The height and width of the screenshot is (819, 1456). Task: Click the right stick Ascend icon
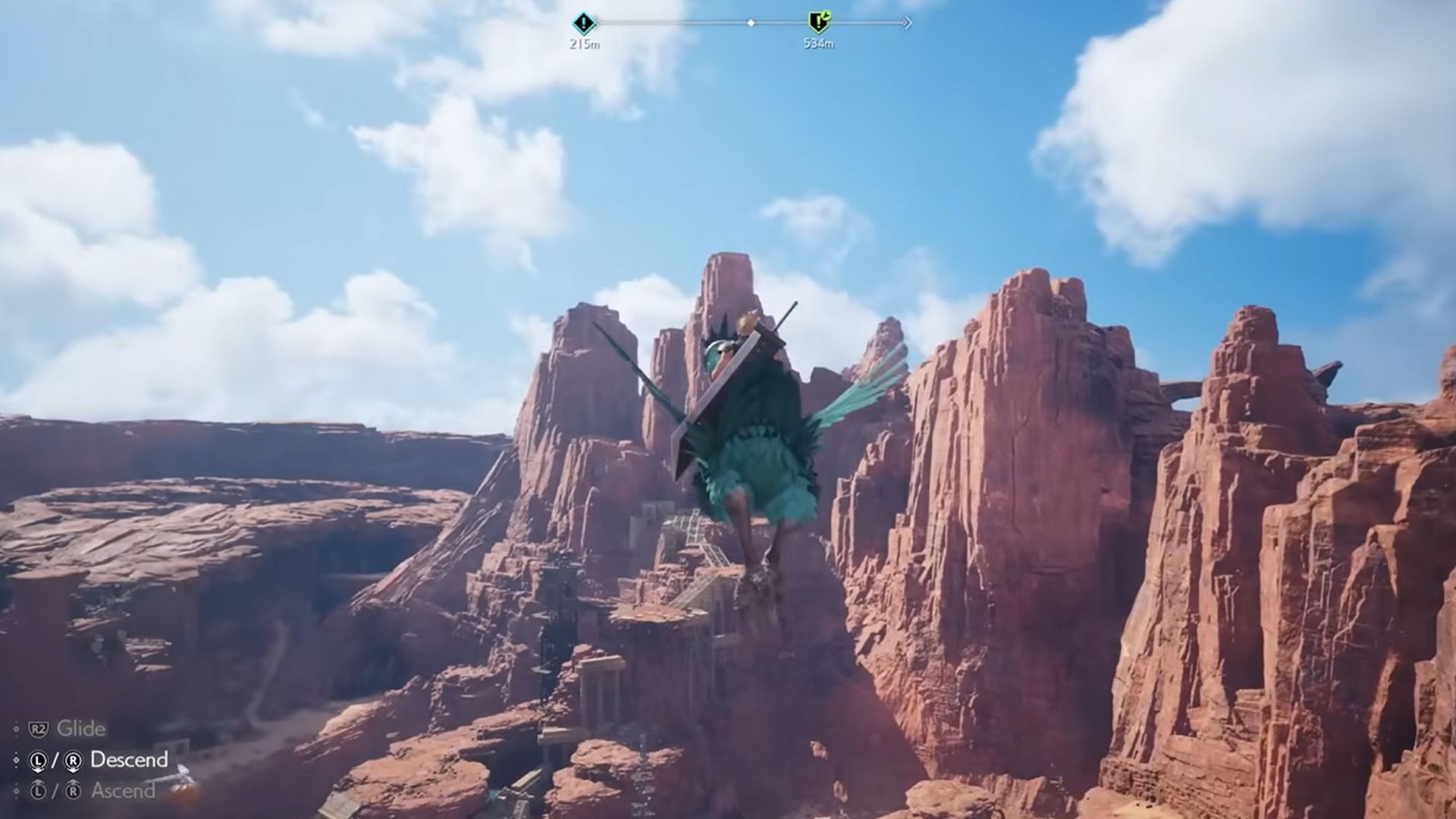click(x=74, y=790)
